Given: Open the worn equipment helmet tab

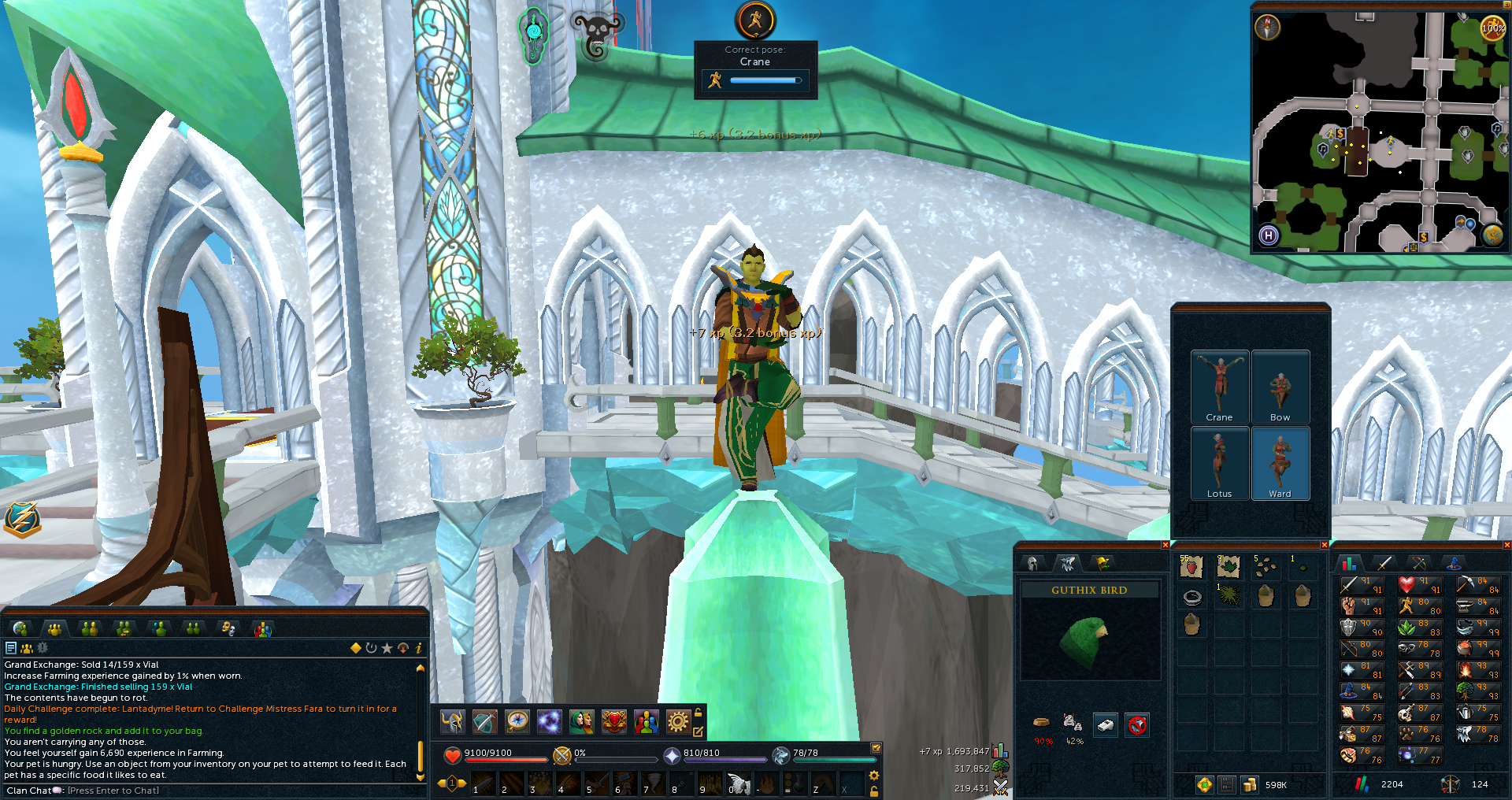Looking at the screenshot, I should coord(1032,563).
